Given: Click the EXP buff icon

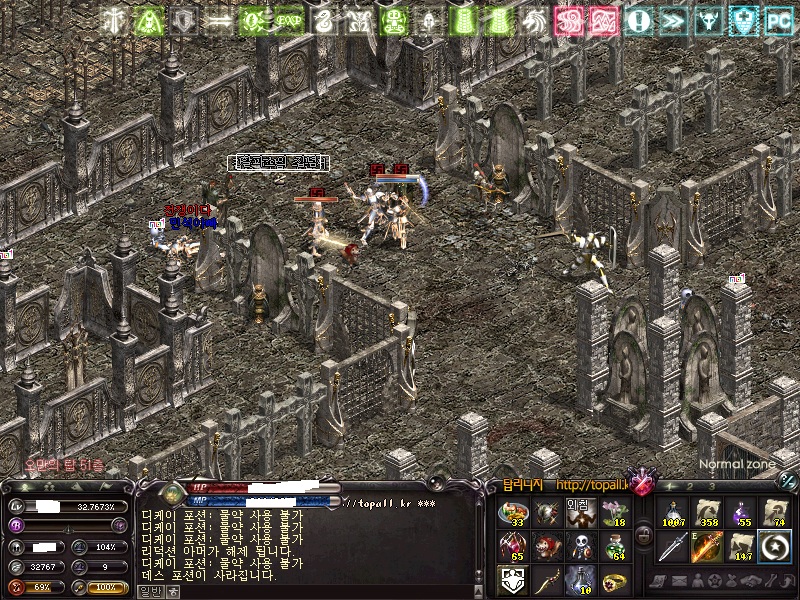Looking at the screenshot, I should click(x=289, y=20).
